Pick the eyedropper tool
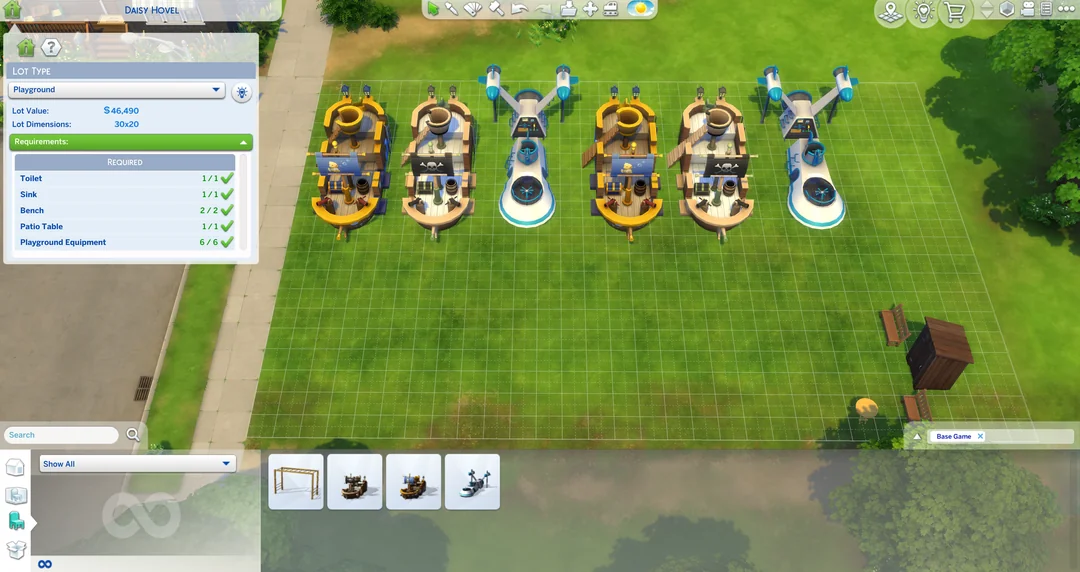 click(452, 9)
